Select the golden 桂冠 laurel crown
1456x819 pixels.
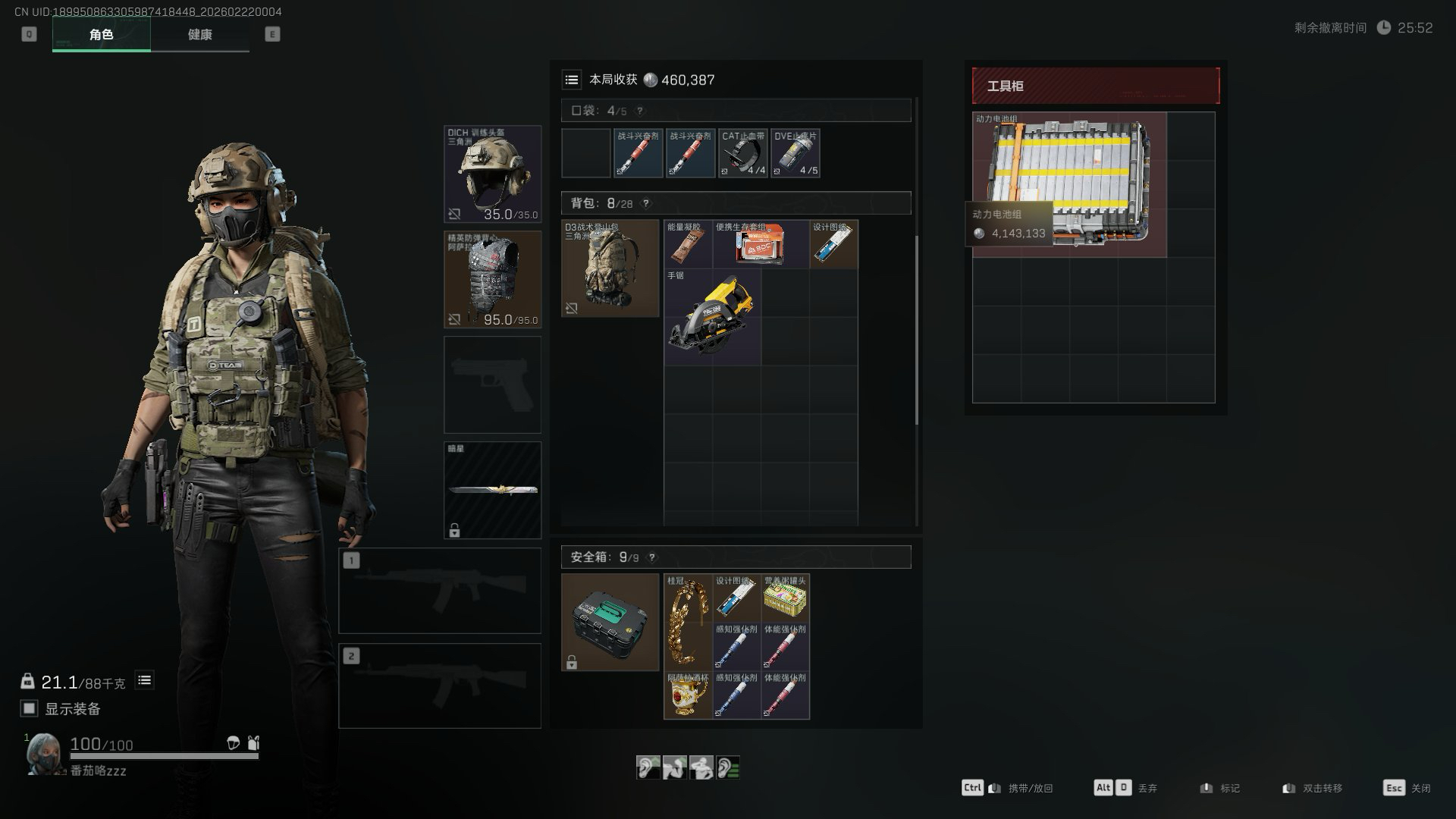pyautogui.click(x=688, y=622)
